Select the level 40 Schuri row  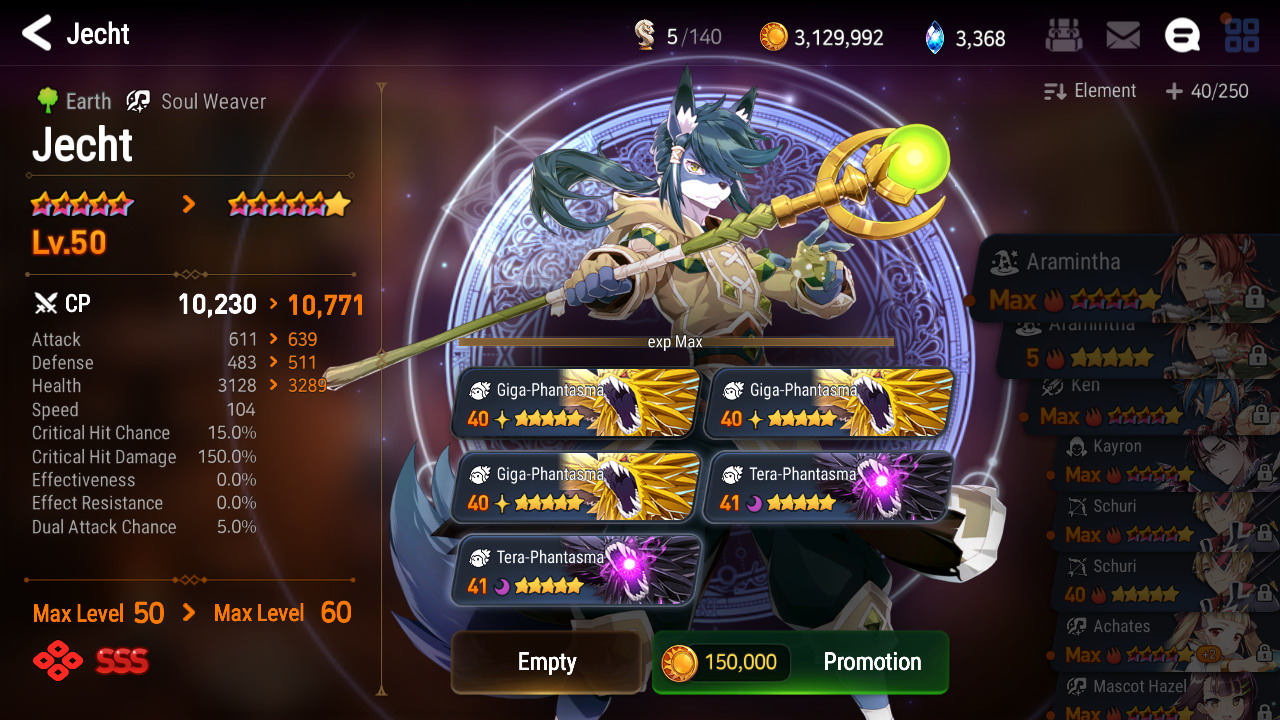pos(1160,581)
